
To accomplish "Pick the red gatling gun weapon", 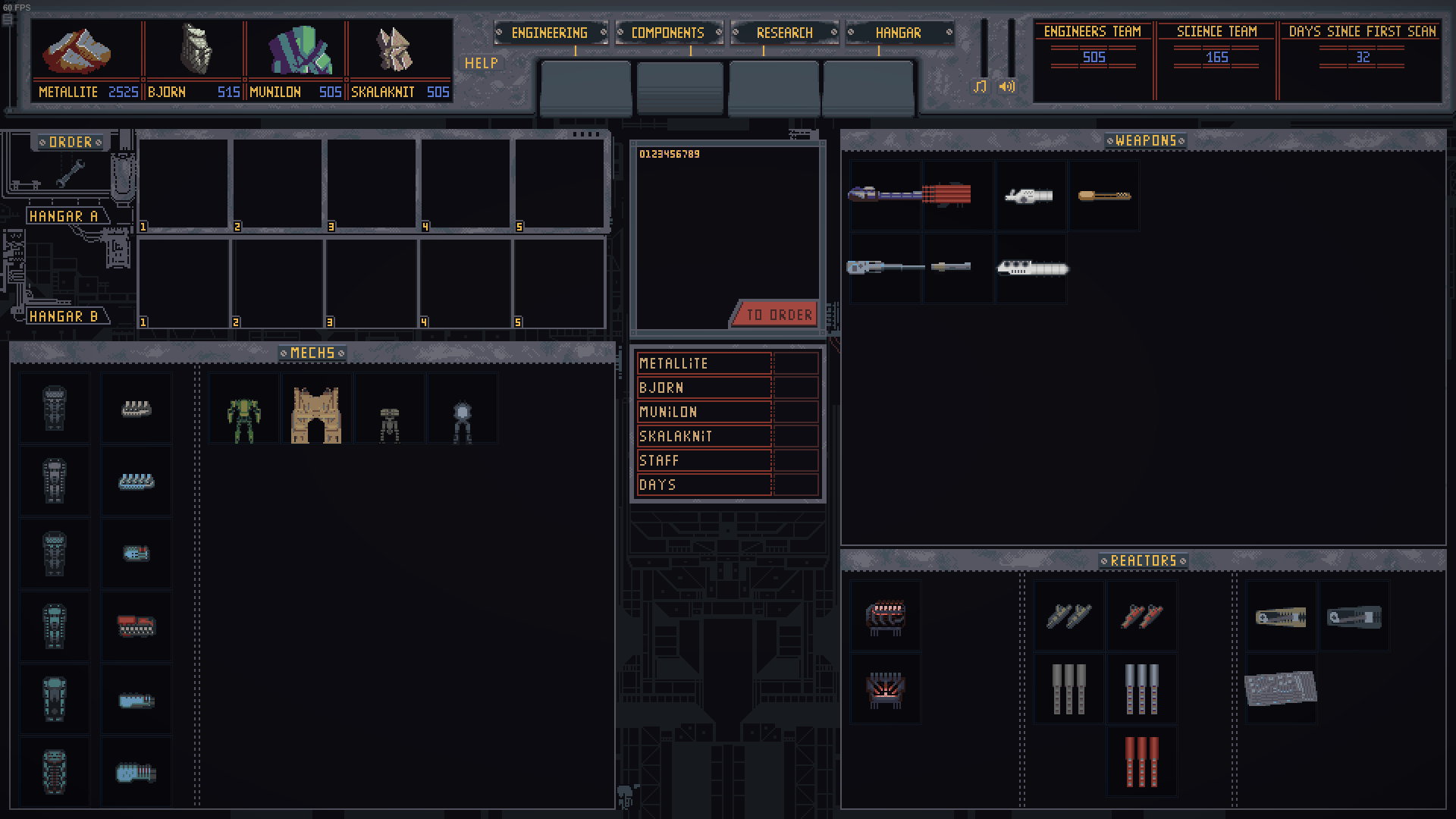I will pyautogui.click(x=957, y=196).
